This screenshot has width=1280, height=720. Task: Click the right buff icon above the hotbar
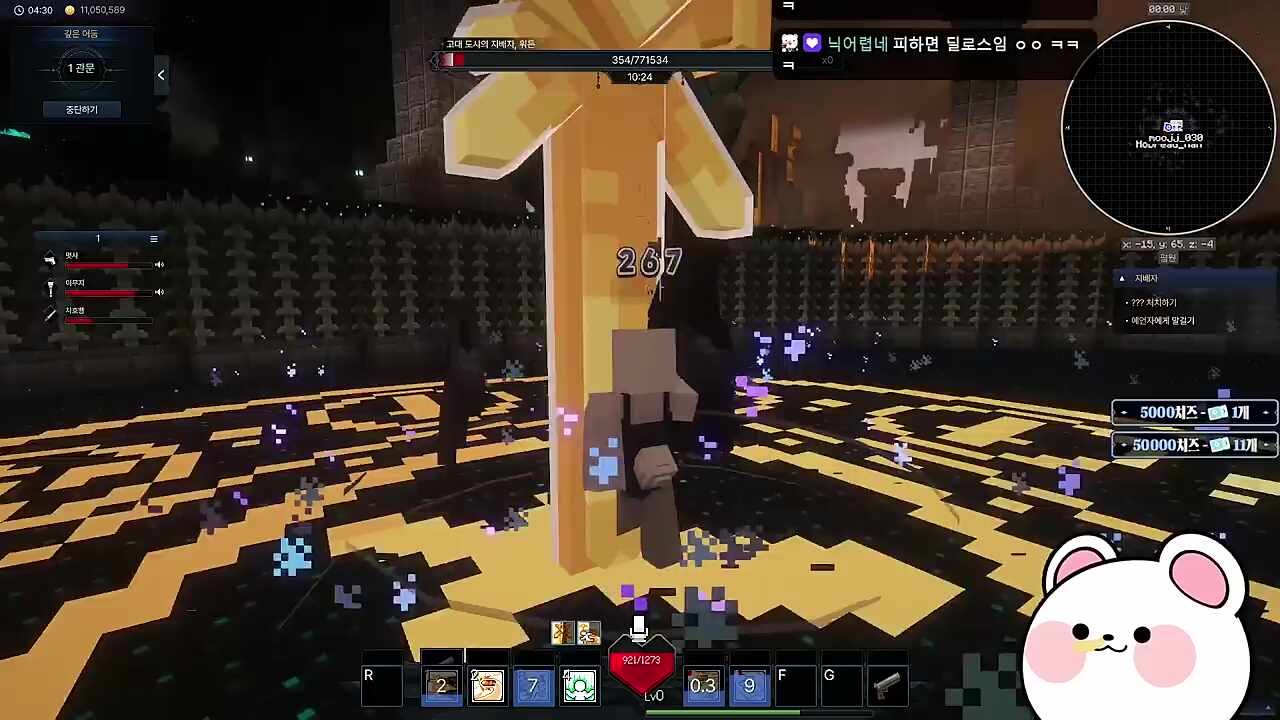(588, 632)
